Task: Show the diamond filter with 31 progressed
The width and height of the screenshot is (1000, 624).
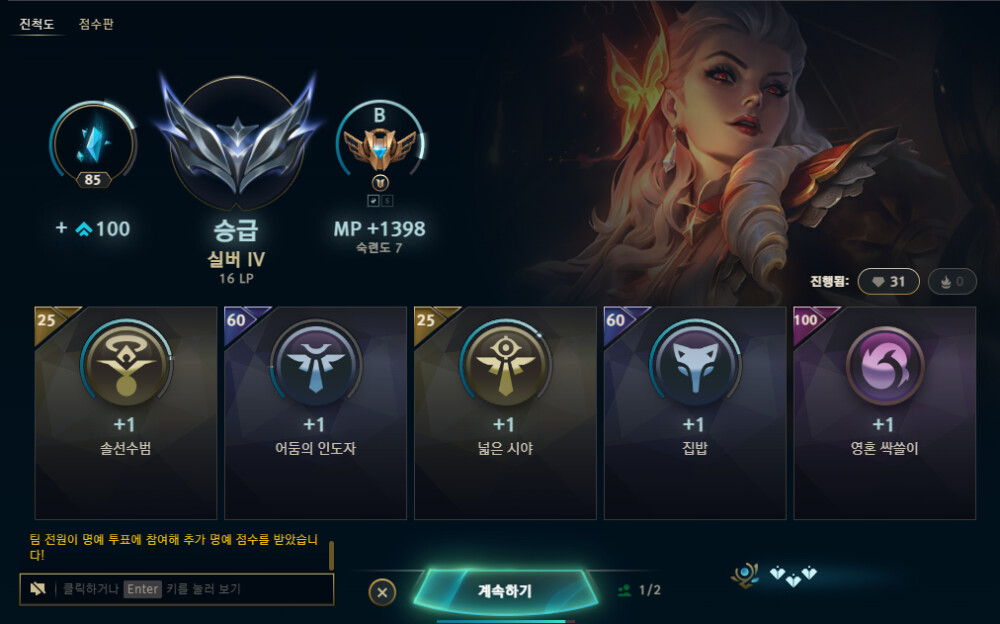Action: (x=888, y=282)
